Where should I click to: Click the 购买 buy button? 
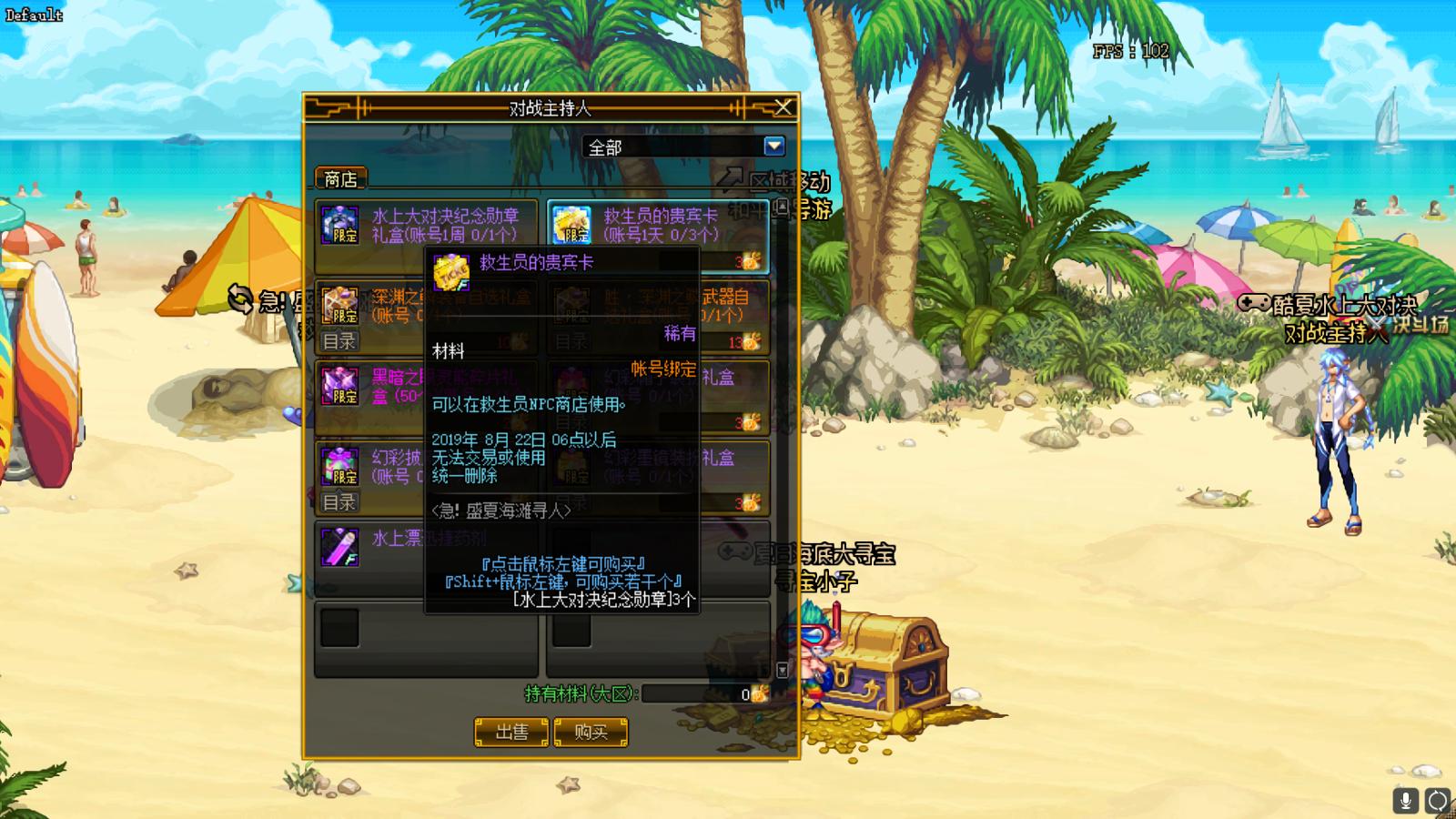591,732
